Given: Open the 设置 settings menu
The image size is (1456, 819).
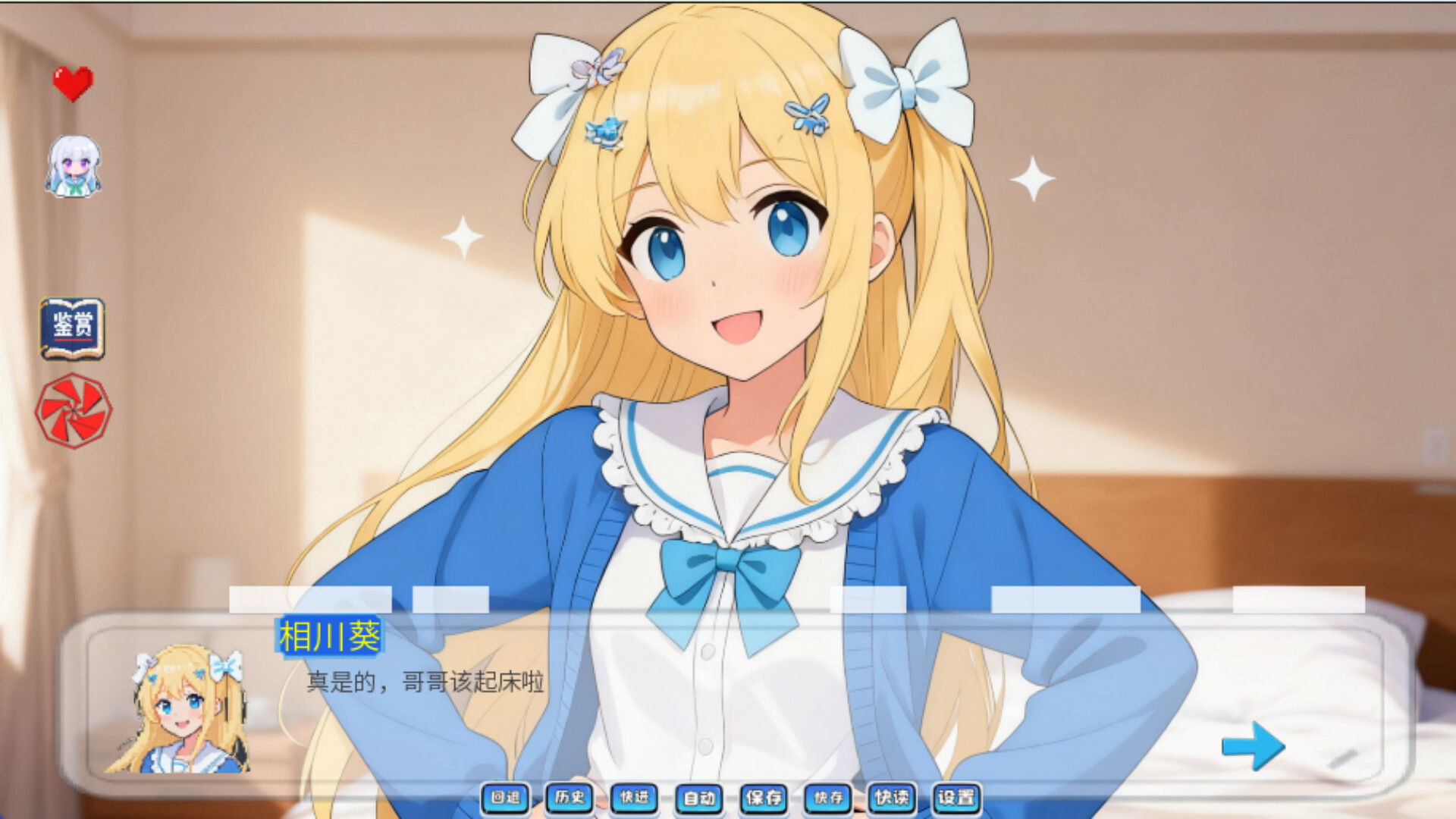Looking at the screenshot, I should (x=958, y=798).
